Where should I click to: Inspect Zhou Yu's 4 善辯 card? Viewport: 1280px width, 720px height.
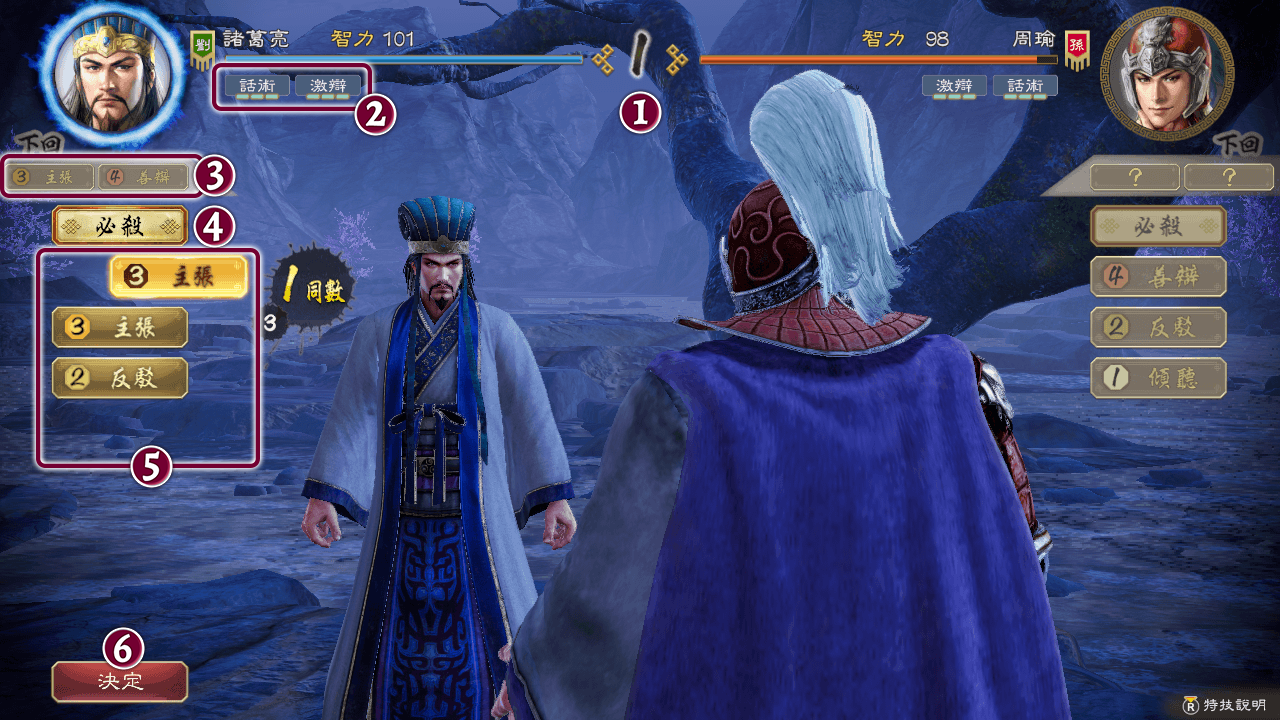pos(1158,277)
